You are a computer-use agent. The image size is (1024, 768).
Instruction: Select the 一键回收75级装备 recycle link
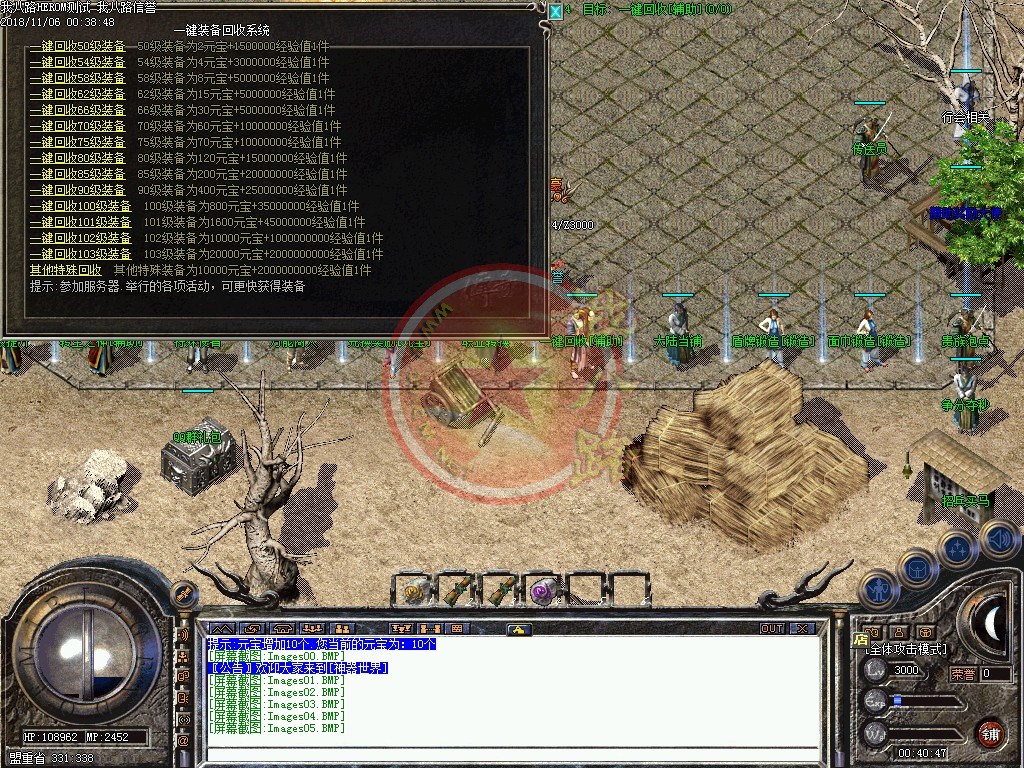[x=78, y=142]
